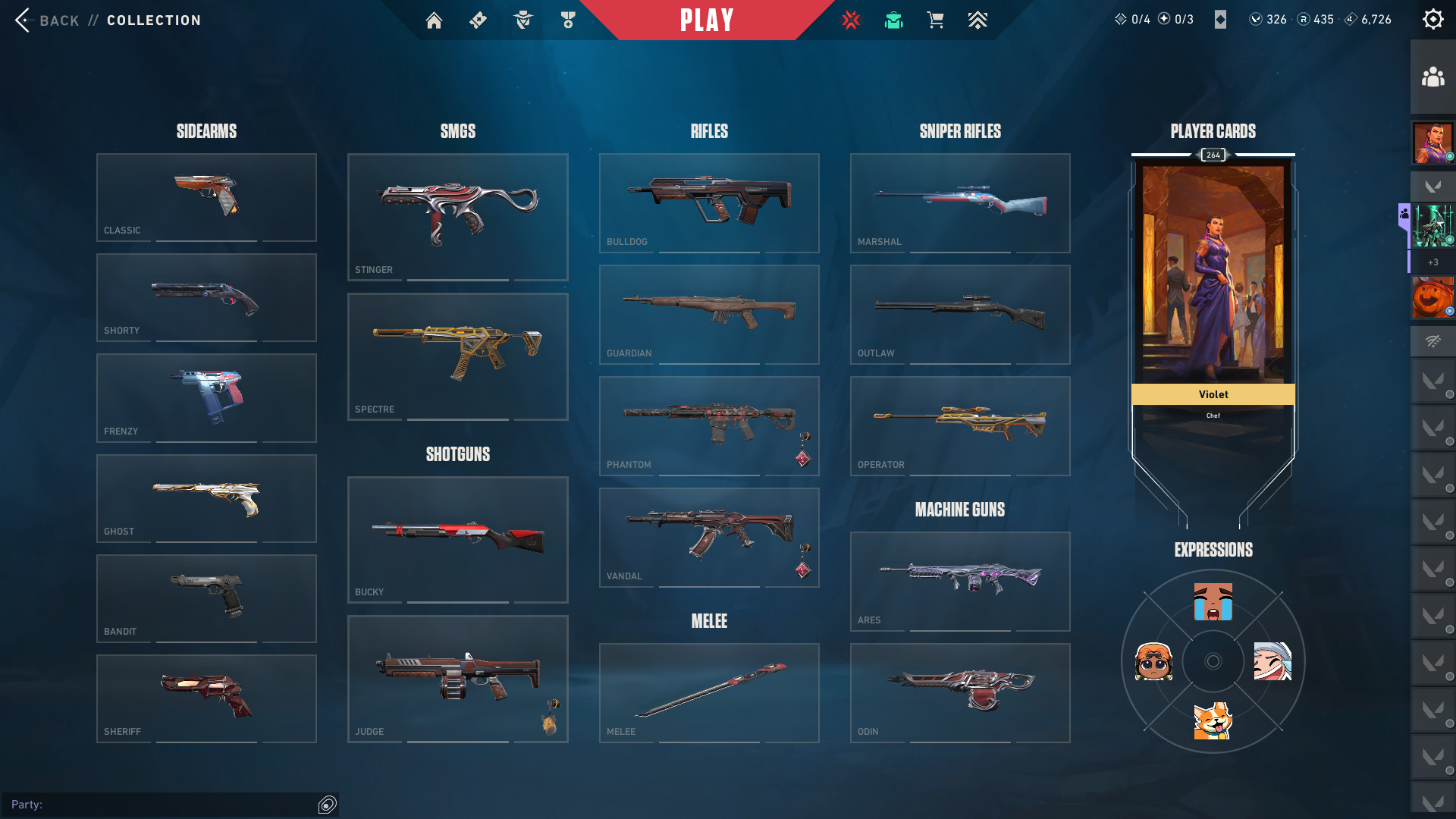Screen dimensions: 1456x819
Task: Choose the Operator sniper slot
Action: (960, 425)
